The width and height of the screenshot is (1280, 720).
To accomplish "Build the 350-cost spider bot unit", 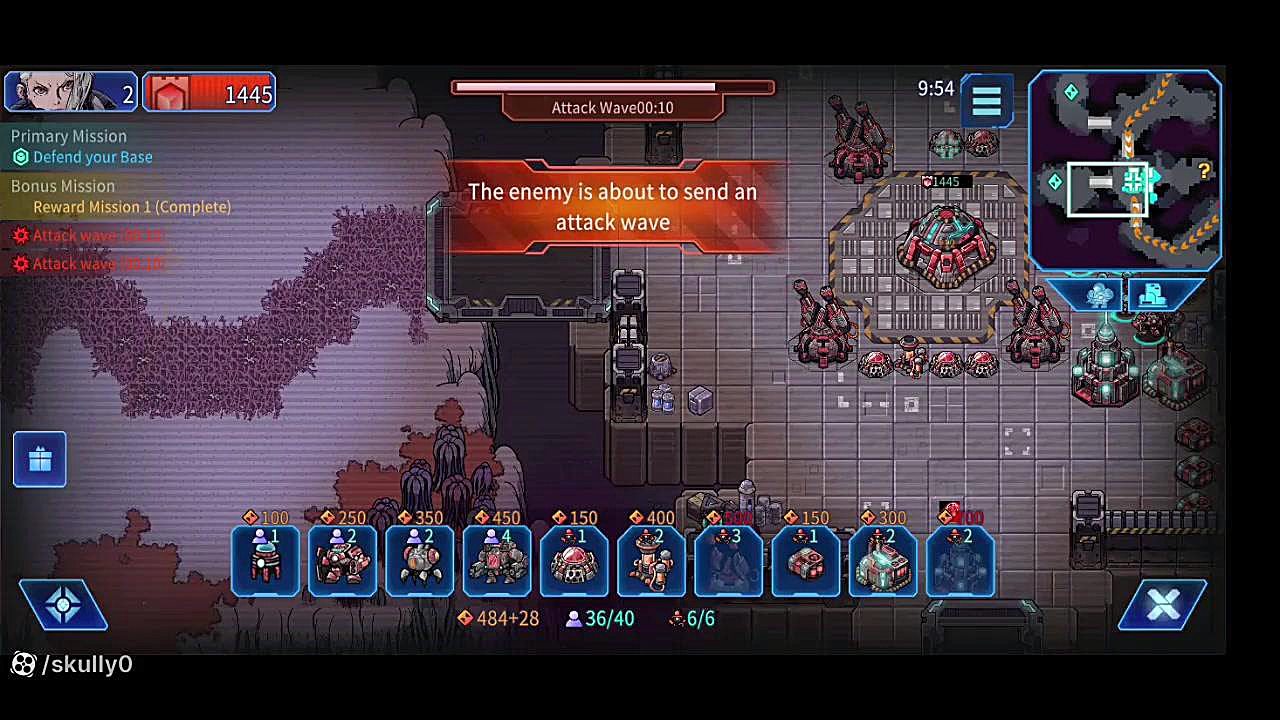I will coord(419,560).
